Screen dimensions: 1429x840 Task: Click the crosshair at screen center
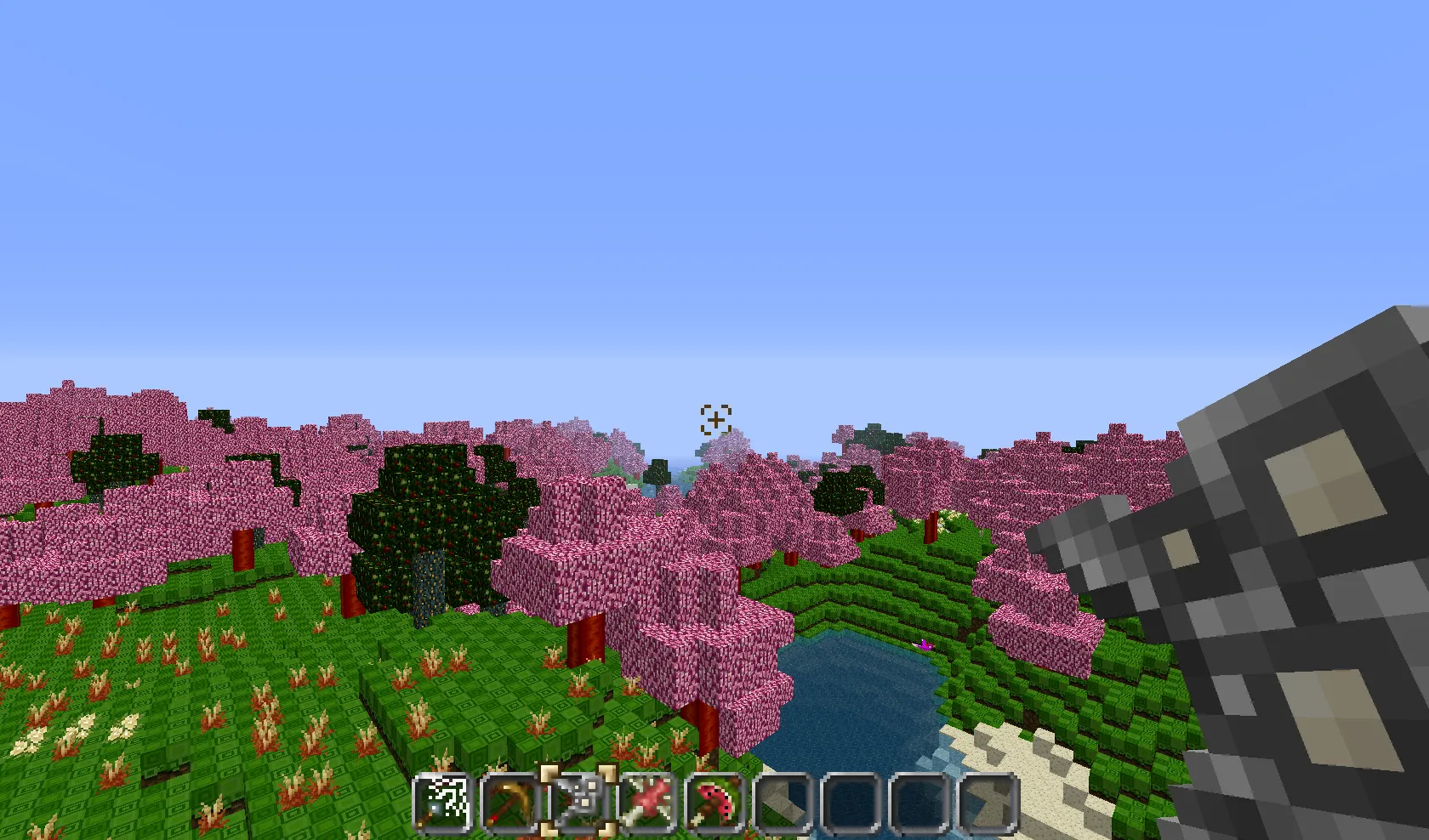[714, 420]
